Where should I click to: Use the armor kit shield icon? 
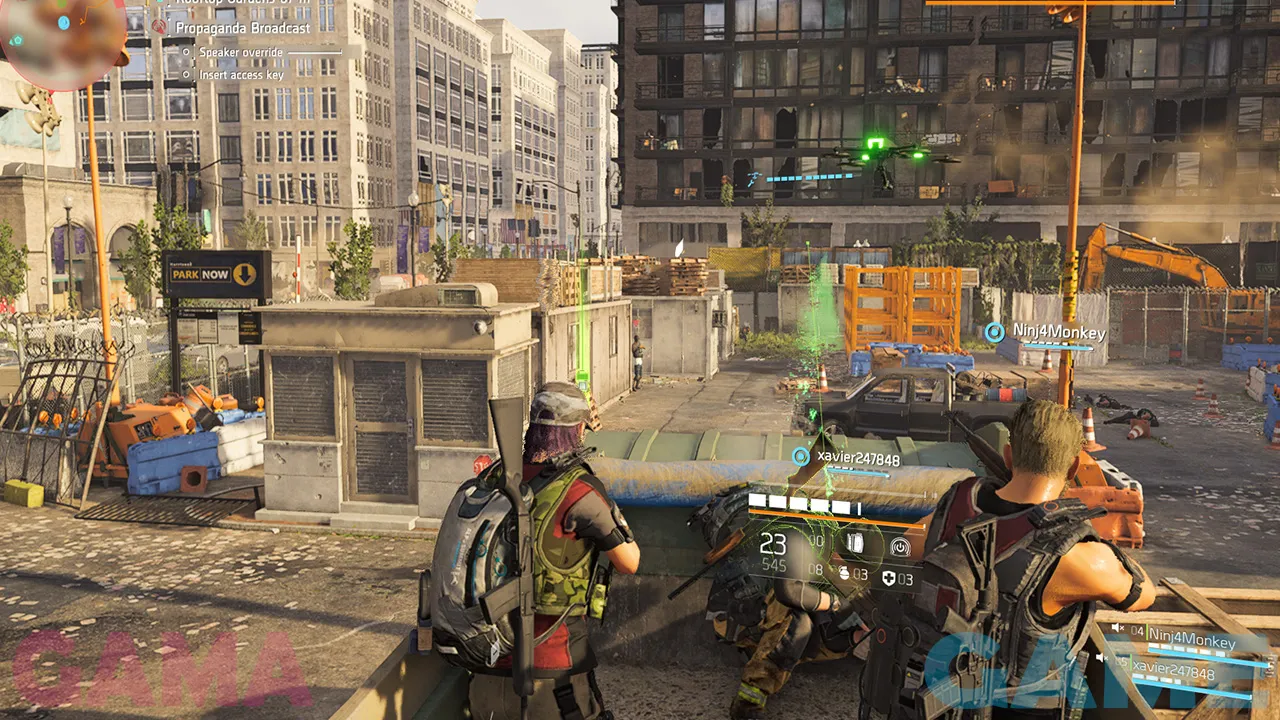pyautogui.click(x=889, y=578)
